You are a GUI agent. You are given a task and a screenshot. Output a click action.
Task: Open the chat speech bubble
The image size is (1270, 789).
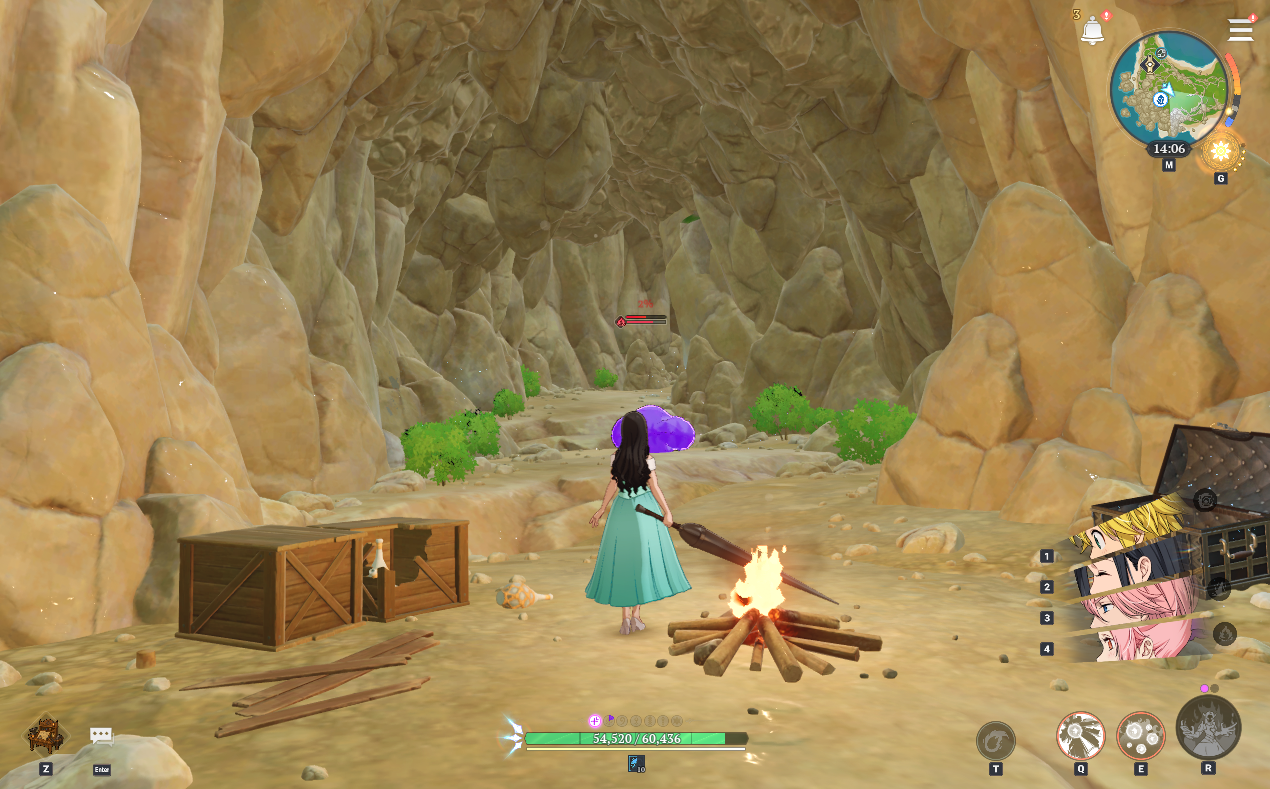tap(101, 736)
